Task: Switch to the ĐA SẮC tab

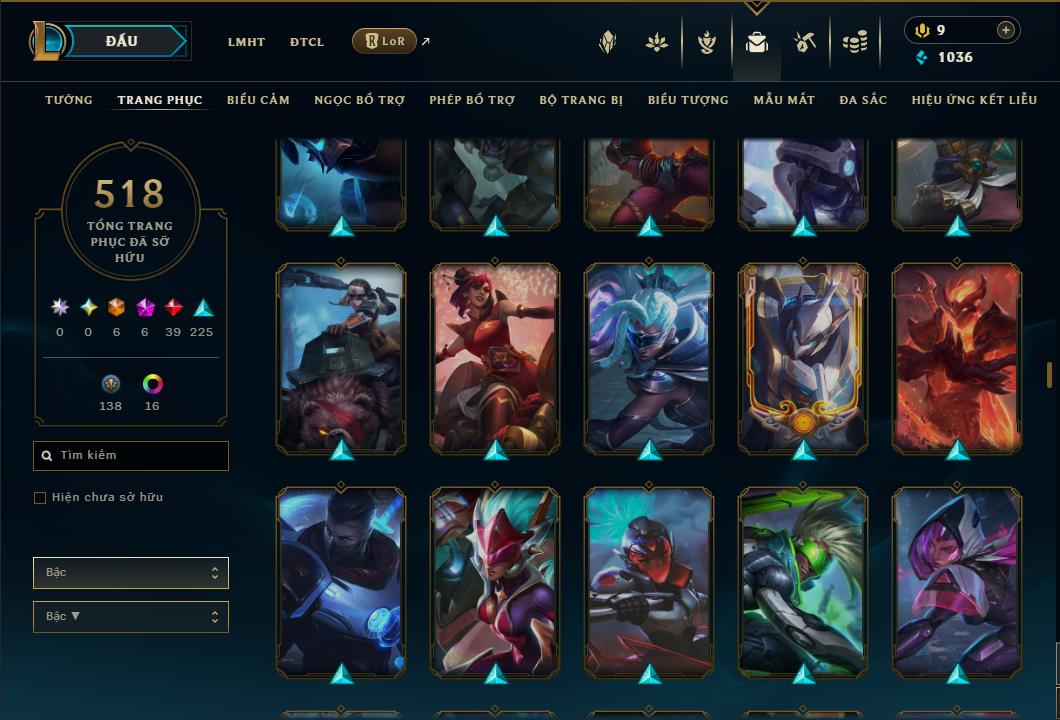Action: pyautogui.click(x=863, y=100)
